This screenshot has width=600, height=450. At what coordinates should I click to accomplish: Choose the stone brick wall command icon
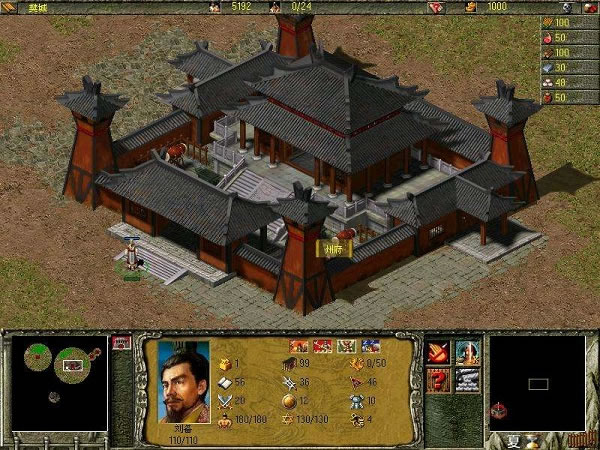[x=467, y=381]
